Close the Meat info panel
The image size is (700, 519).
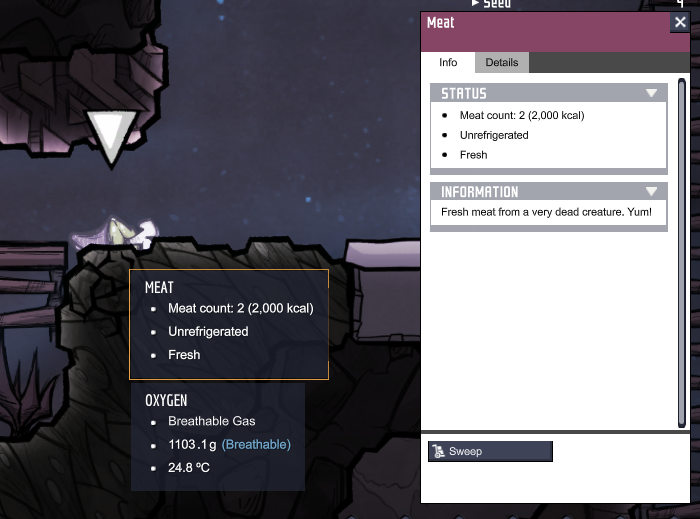tap(679, 23)
